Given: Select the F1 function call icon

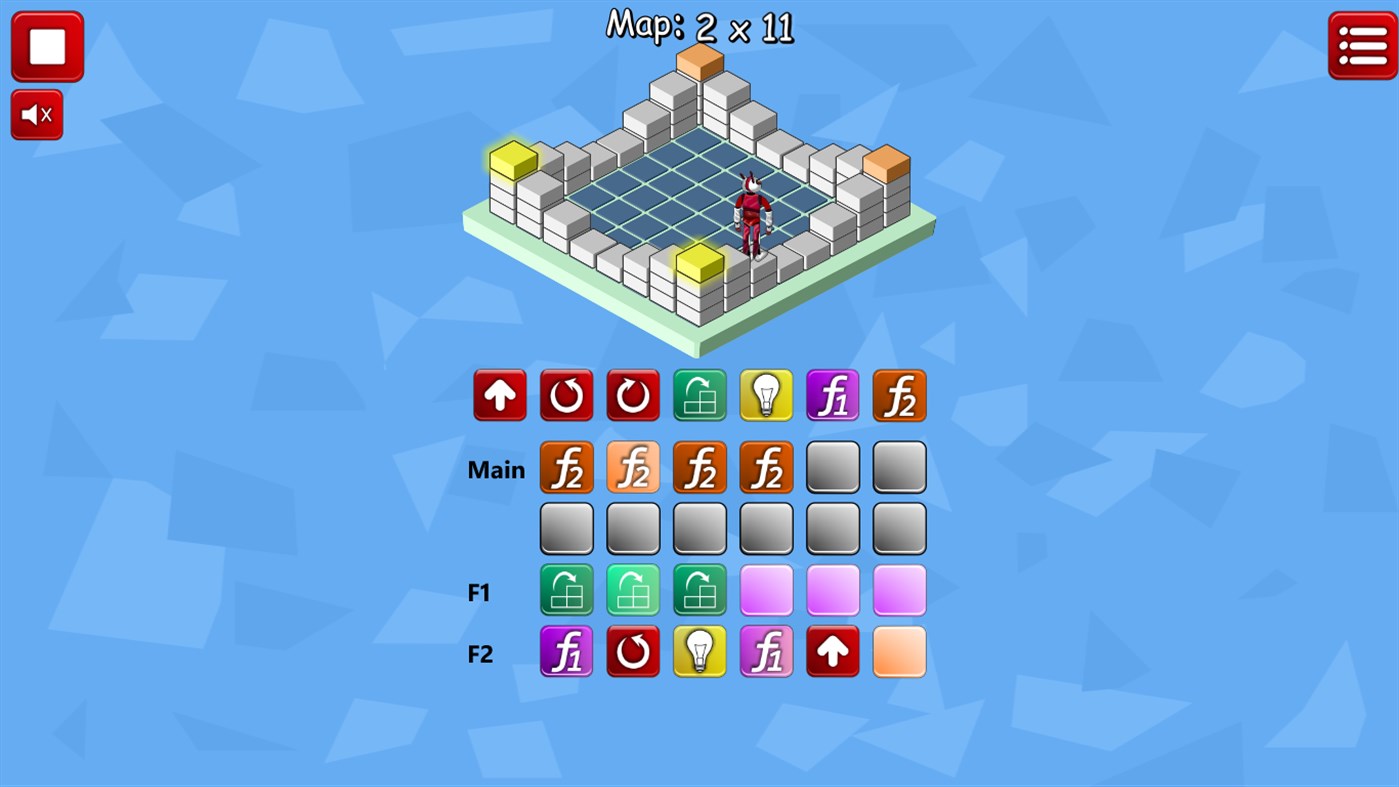Looking at the screenshot, I should coord(832,394).
